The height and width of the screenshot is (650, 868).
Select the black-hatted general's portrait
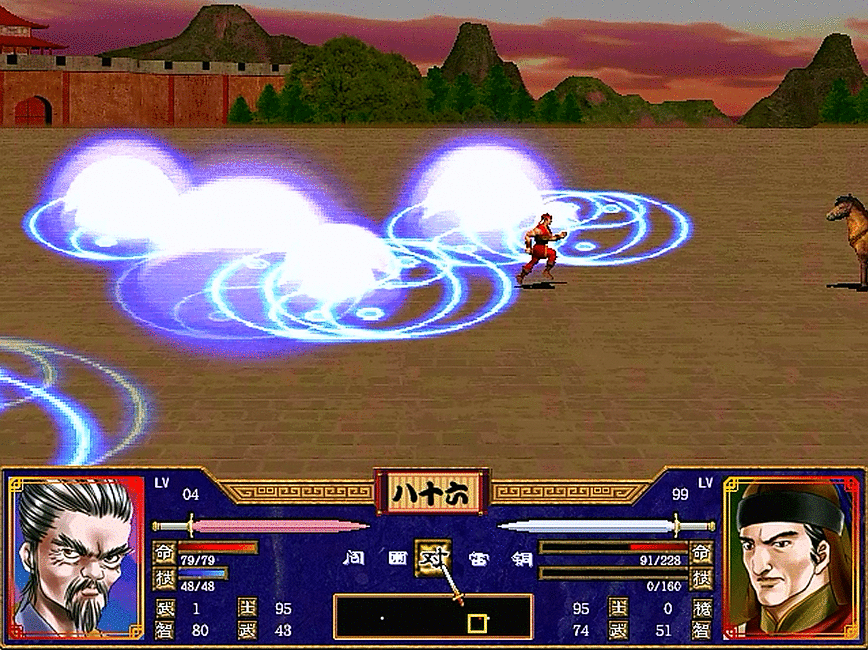[789, 558]
